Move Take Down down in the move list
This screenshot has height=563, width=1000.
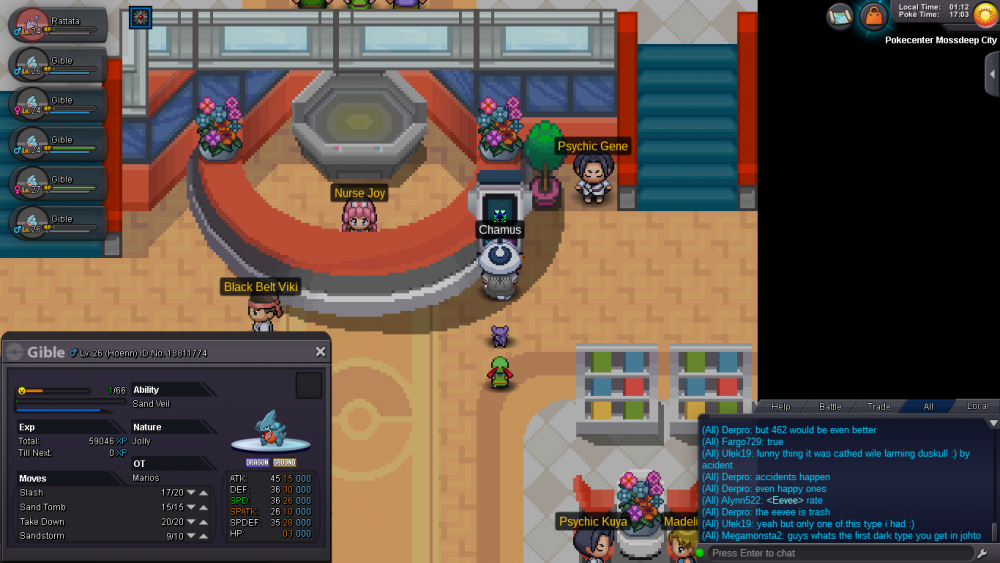191,522
